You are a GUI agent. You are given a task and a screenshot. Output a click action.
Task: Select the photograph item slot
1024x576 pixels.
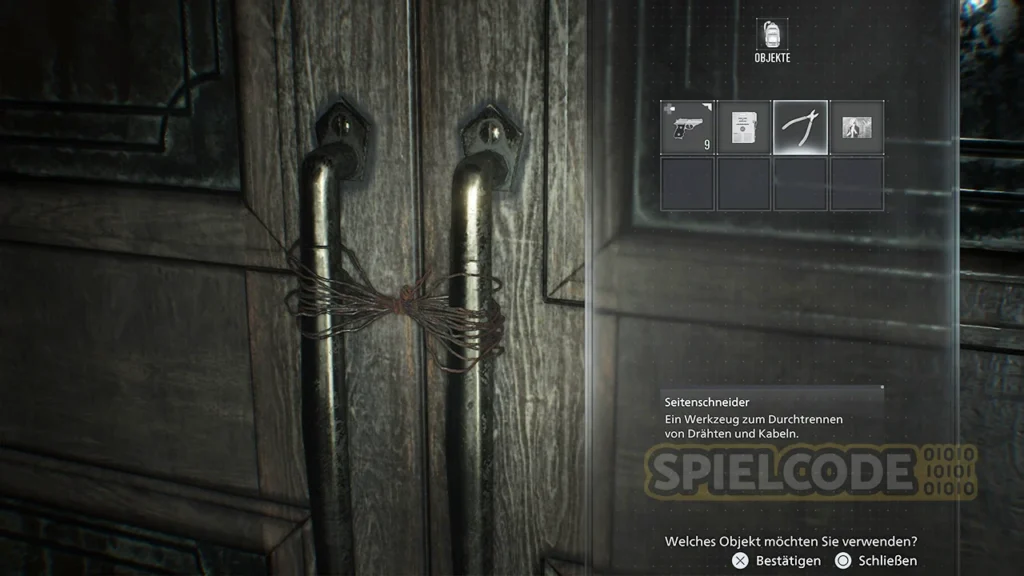pyautogui.click(x=857, y=128)
